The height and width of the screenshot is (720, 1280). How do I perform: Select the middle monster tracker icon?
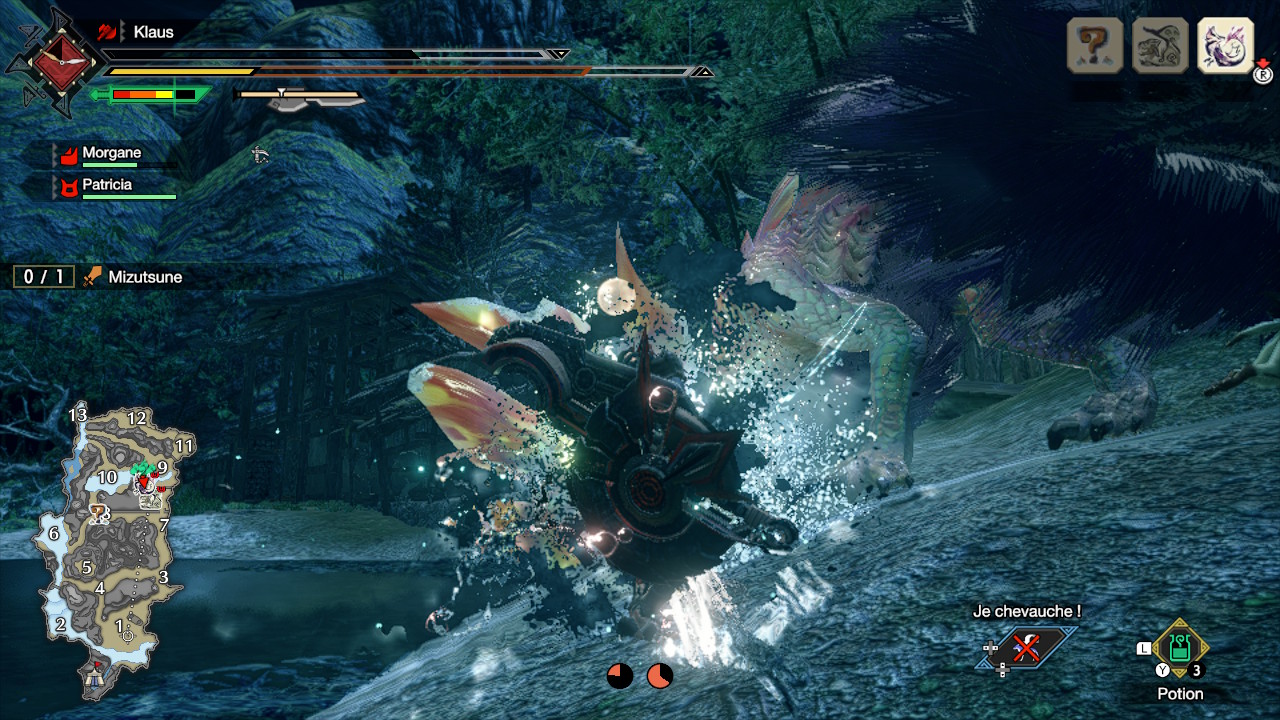1160,45
